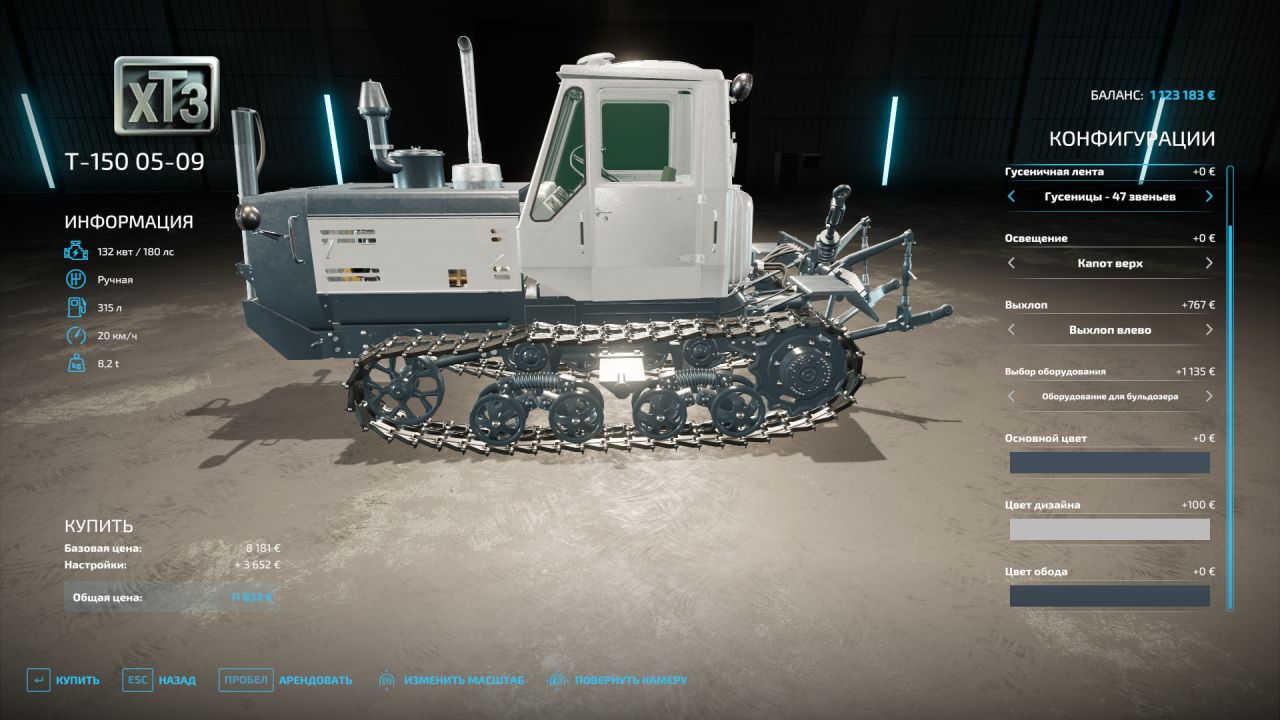Click the right arrow for Гусеничная лента
Image resolution: width=1280 pixels, height=720 pixels.
[1207, 197]
